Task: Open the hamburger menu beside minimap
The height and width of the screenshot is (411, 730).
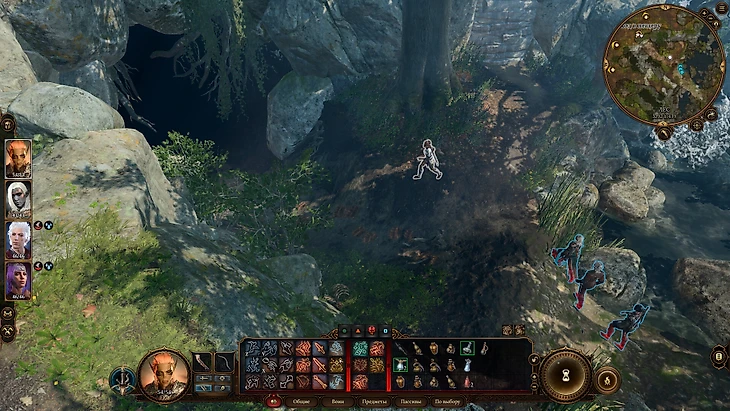Action: coord(721,9)
